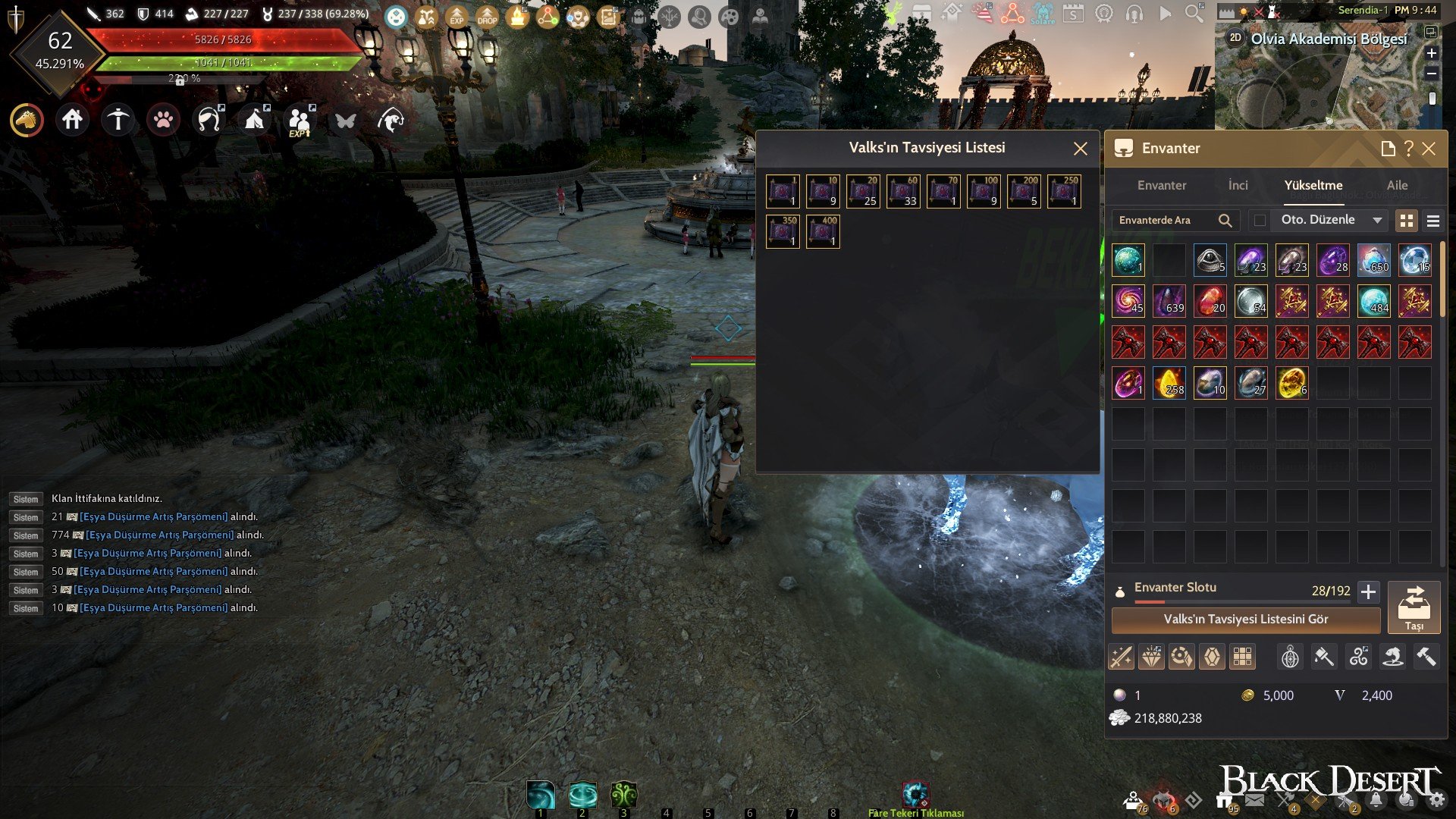Screen dimensions: 1456x819
Task: Click the Taşı transfer button
Action: click(1414, 607)
